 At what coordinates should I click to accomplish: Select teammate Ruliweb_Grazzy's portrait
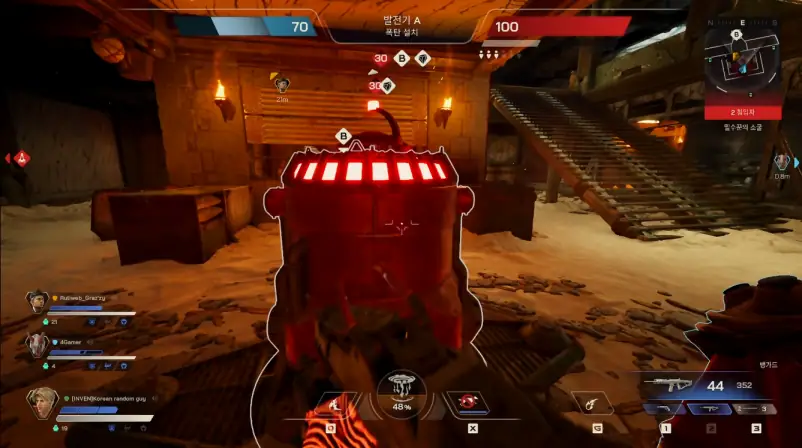click(38, 300)
